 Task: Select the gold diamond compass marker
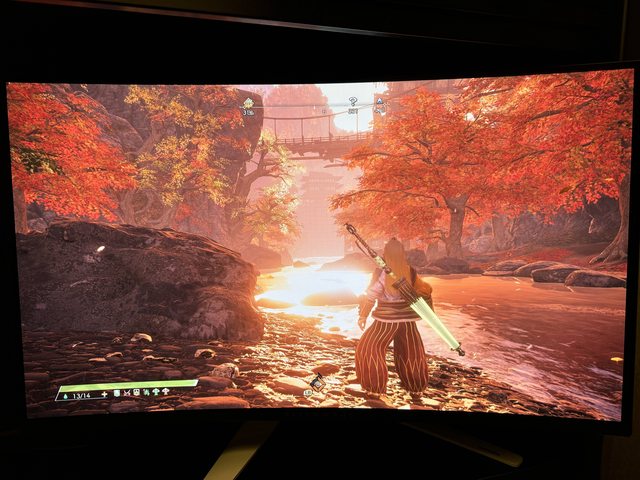247,102
